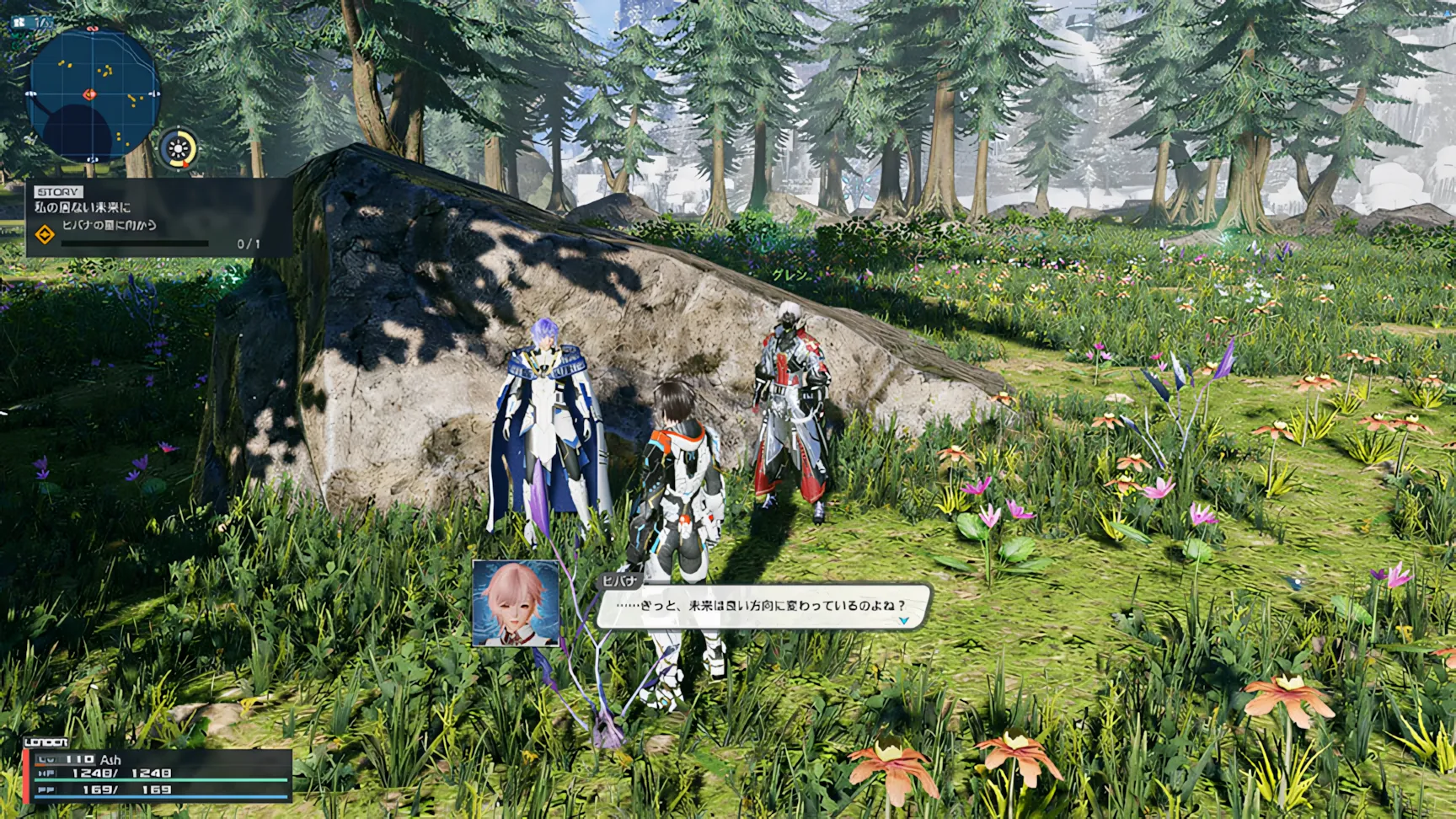This screenshot has height=819, width=1456.
Task: Click the blue dialogue continue arrow
Action: tap(903, 621)
